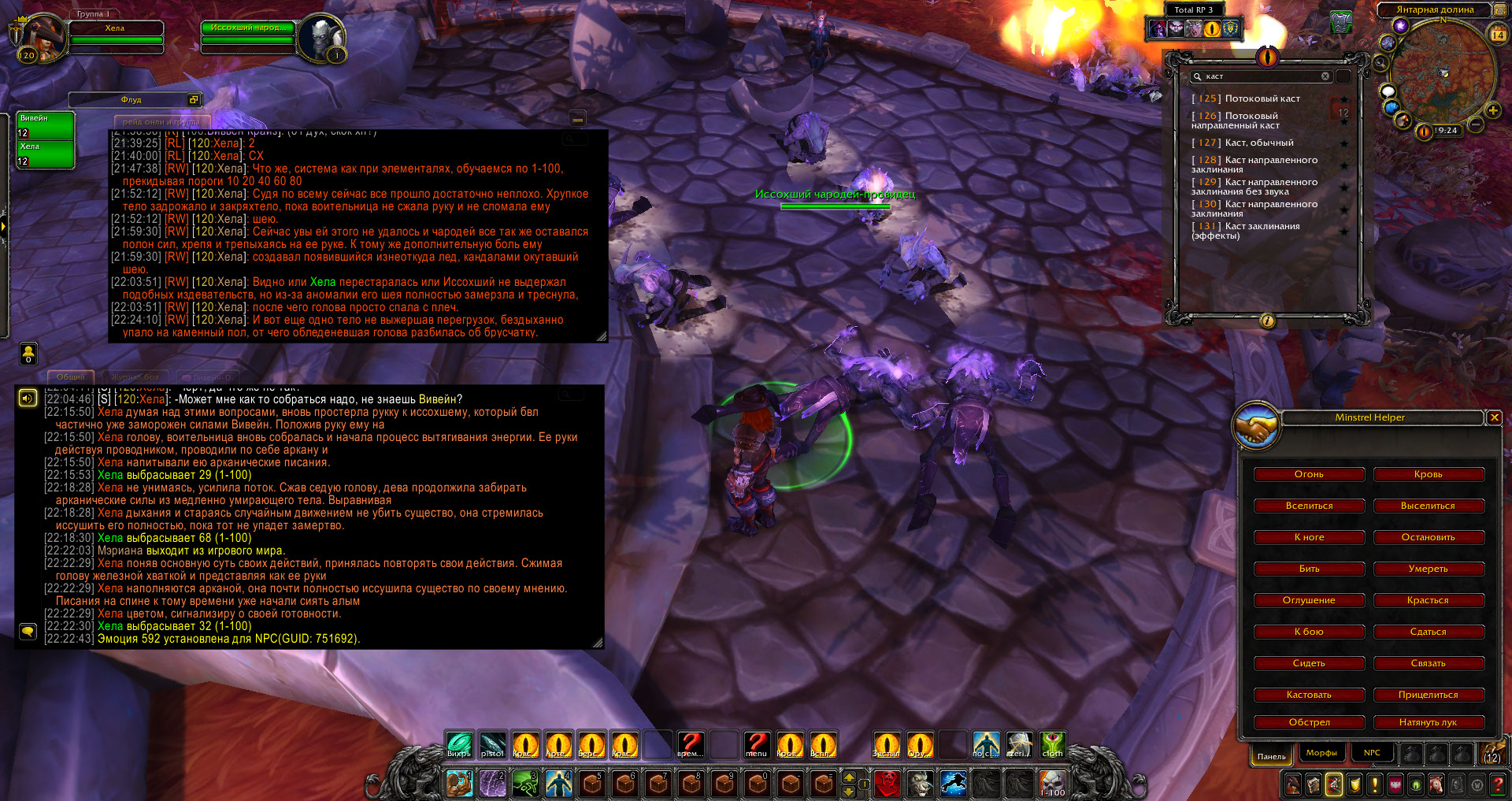1512x801 pixels.
Task: Open the red question mark help button
Action: coord(691,744)
